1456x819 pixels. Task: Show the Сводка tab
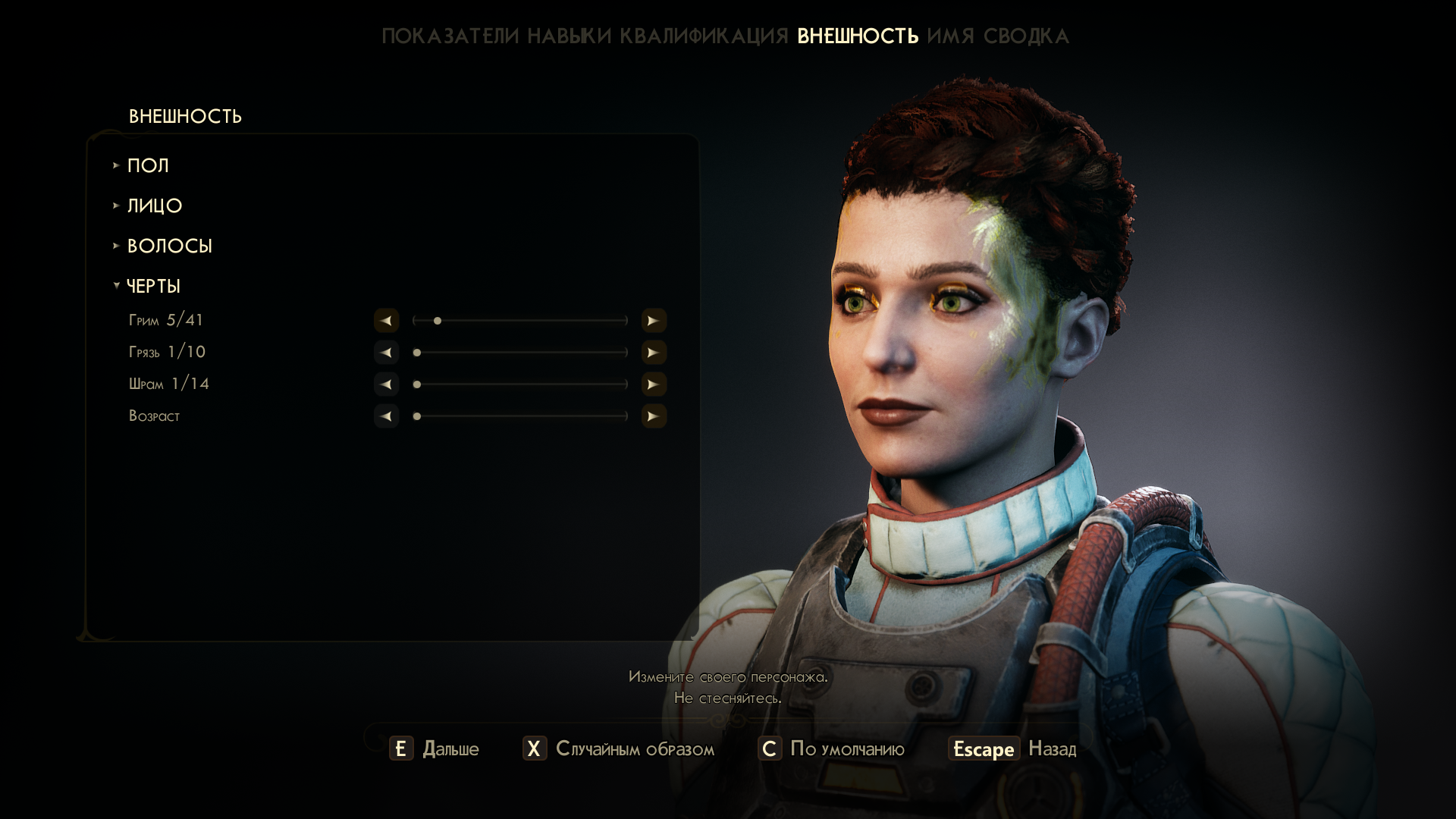1026,36
